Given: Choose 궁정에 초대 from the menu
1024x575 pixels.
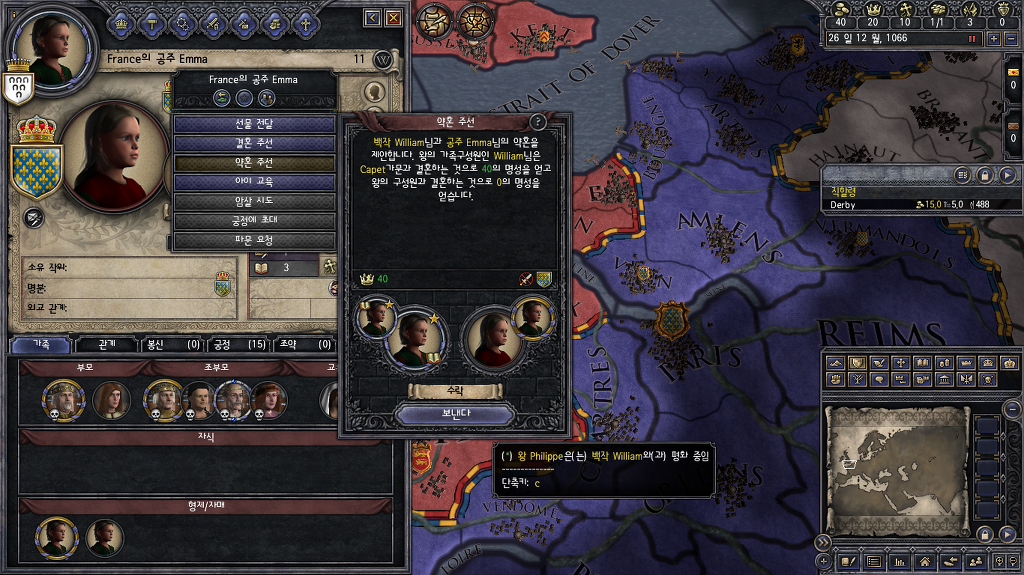Looking at the screenshot, I should coord(255,221).
